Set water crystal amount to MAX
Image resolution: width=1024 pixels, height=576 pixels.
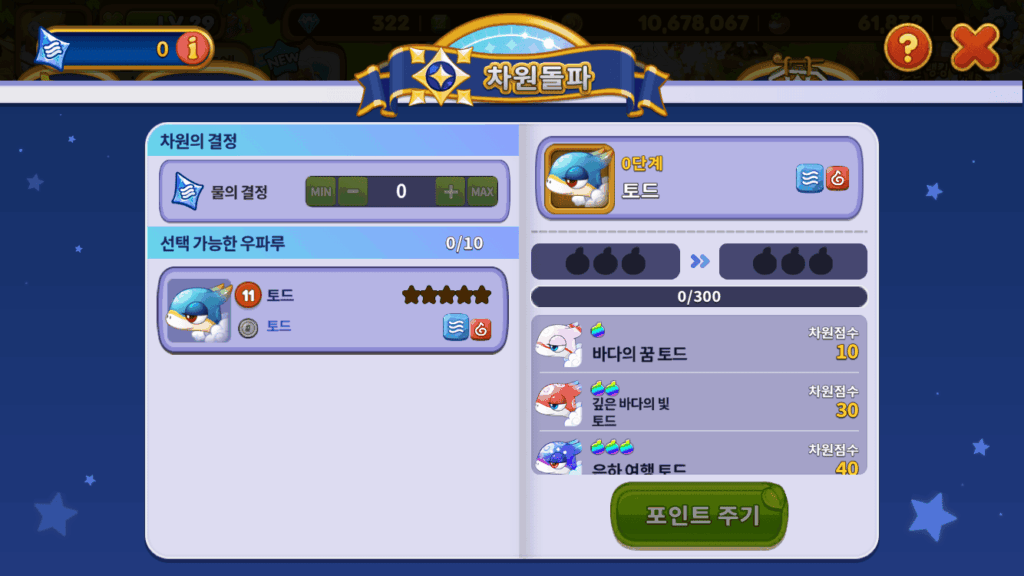pos(482,191)
